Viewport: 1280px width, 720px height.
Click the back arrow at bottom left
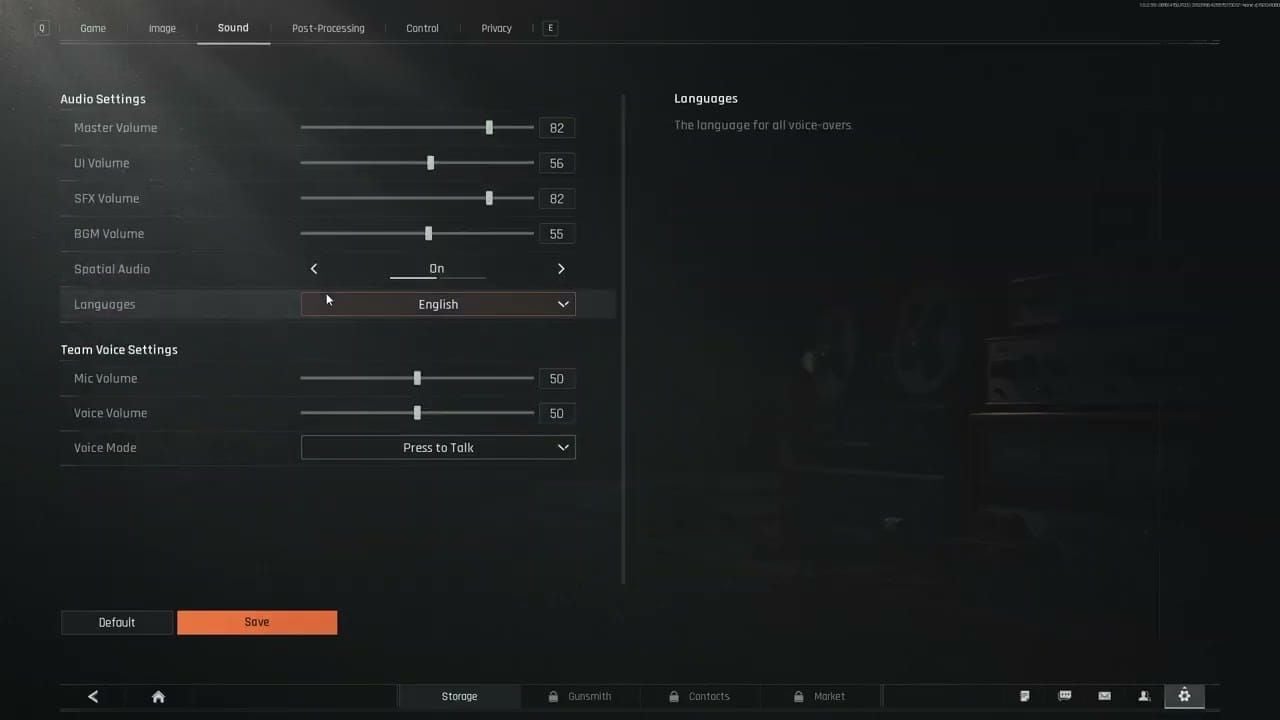(x=93, y=696)
